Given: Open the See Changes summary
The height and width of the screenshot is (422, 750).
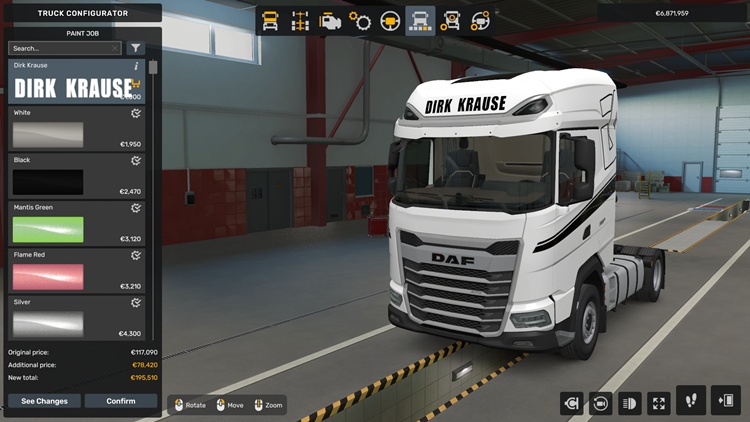Looking at the screenshot, I should (x=44, y=401).
